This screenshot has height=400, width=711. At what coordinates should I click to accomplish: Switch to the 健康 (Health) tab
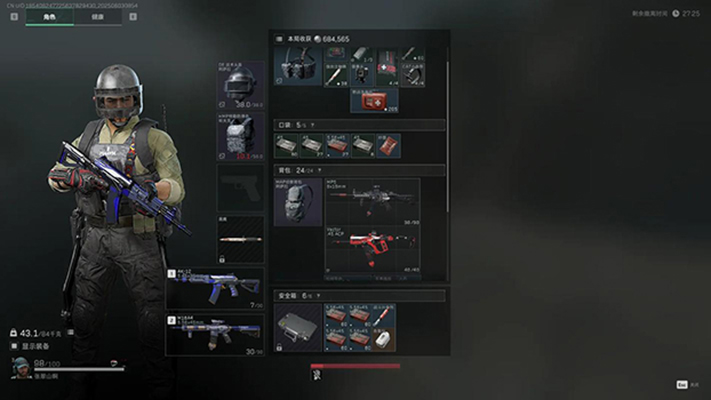97,18
